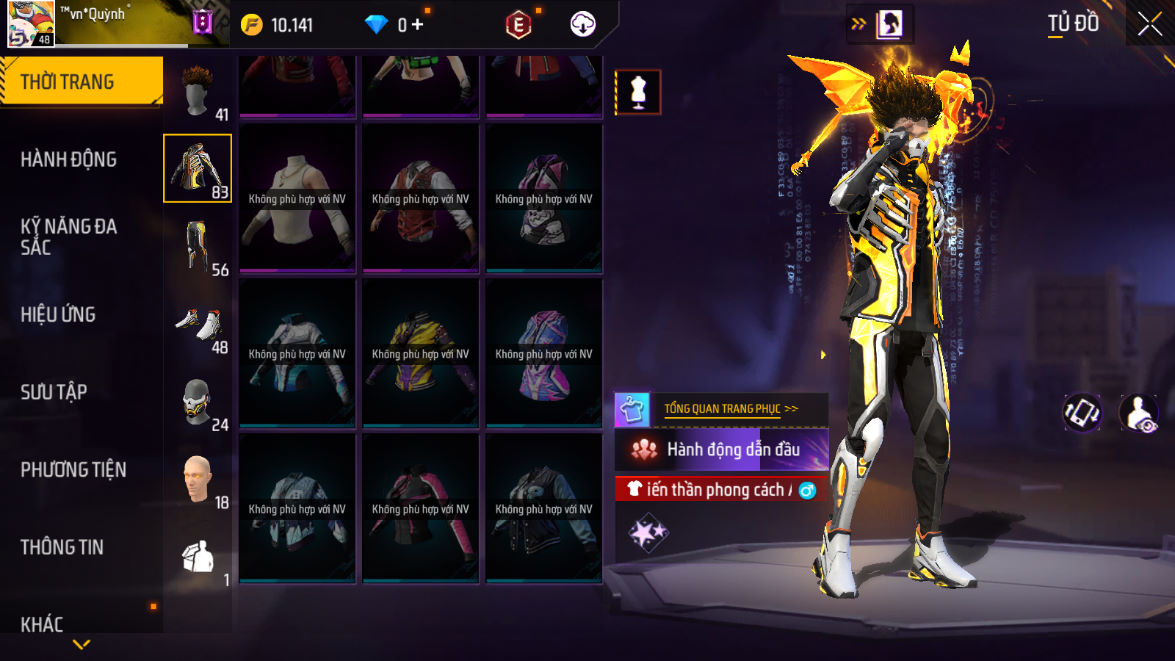Open the Hiệu Ứng category
Screen dimensions: 1175x661
[x=58, y=314]
